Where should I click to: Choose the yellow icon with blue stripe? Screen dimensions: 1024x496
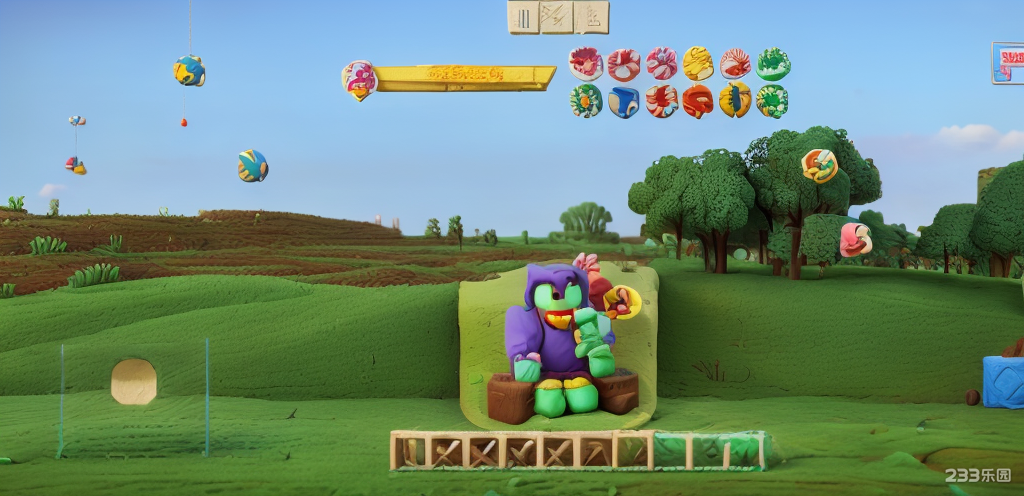(735, 100)
